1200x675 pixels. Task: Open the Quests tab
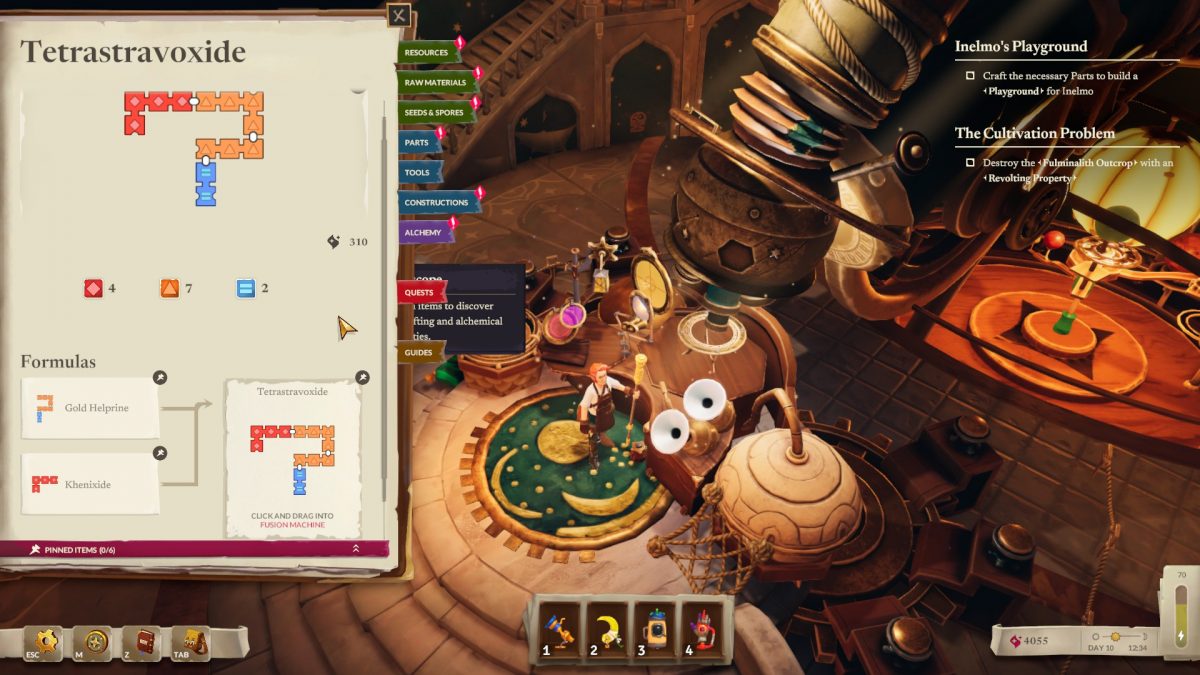[x=419, y=292]
